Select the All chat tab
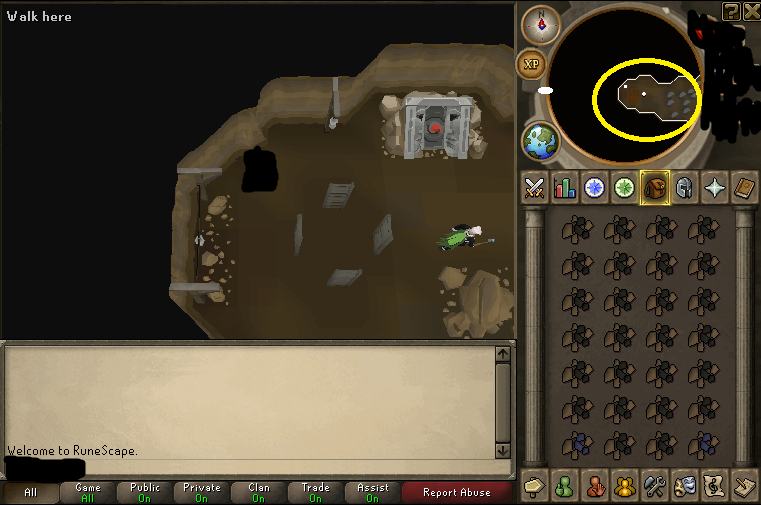Screen dimensions: 761x505 pos(30,492)
